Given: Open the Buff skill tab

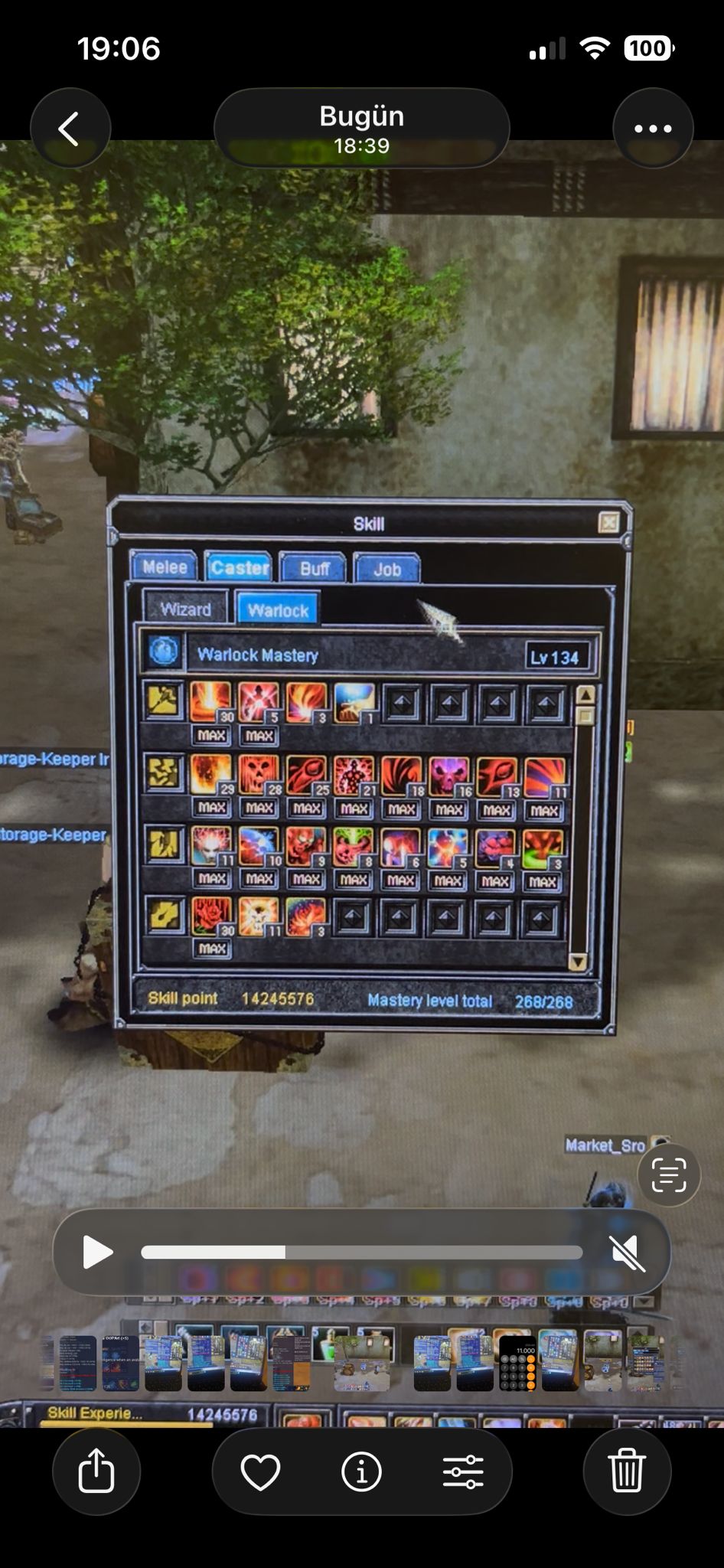Looking at the screenshot, I should click(314, 569).
